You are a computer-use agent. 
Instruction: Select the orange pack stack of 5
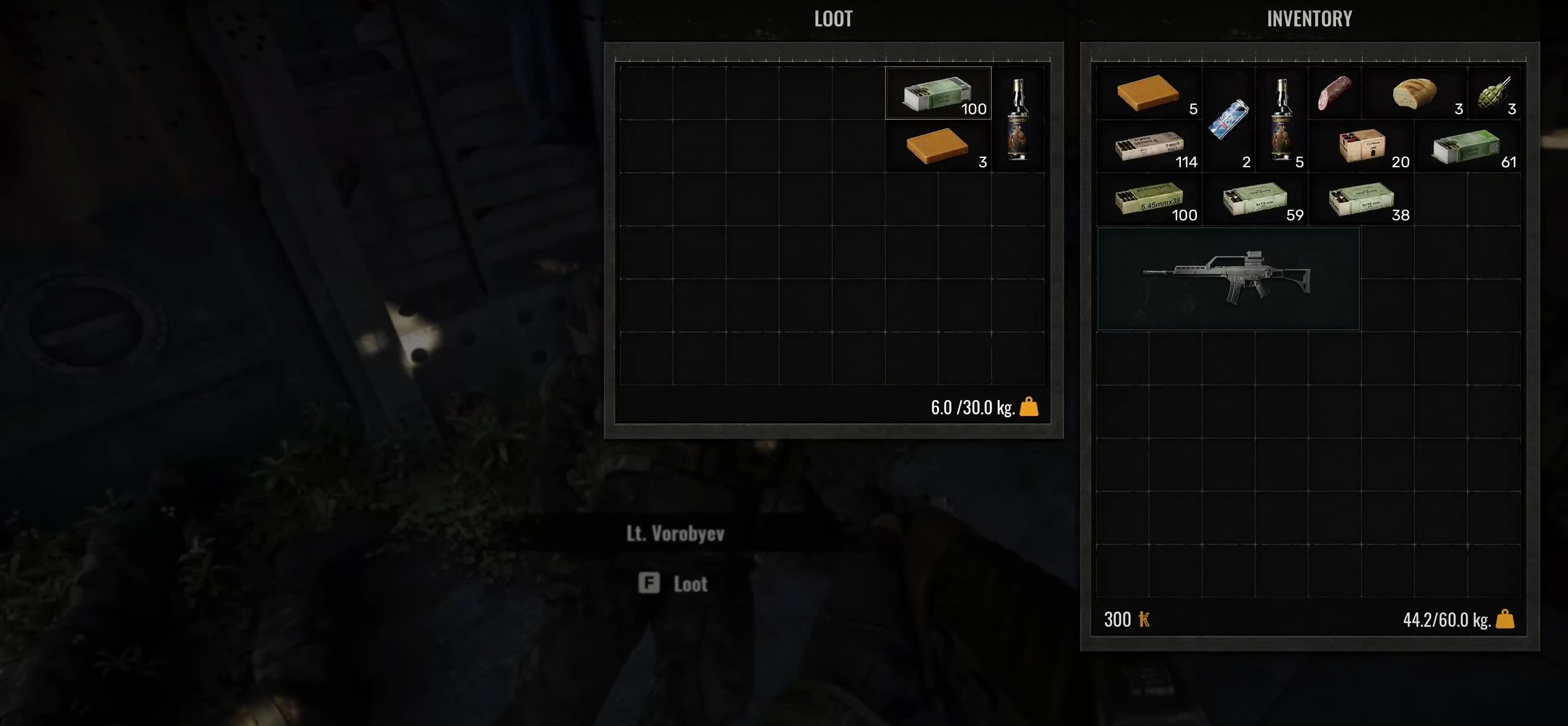point(1148,94)
